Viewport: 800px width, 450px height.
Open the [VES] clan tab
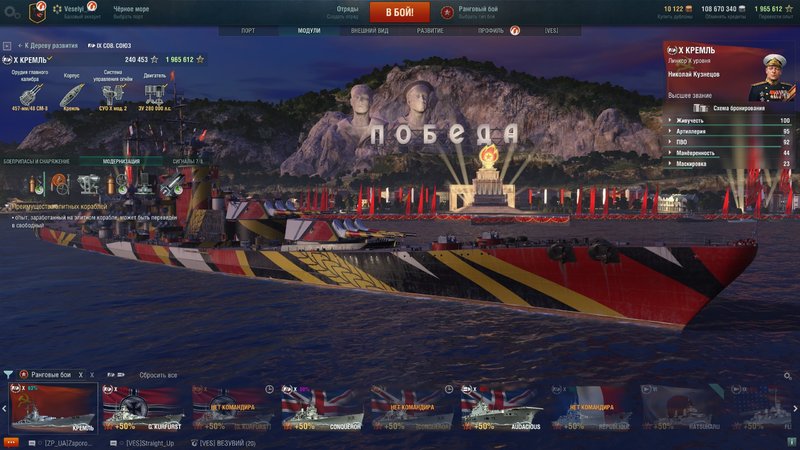pos(552,31)
